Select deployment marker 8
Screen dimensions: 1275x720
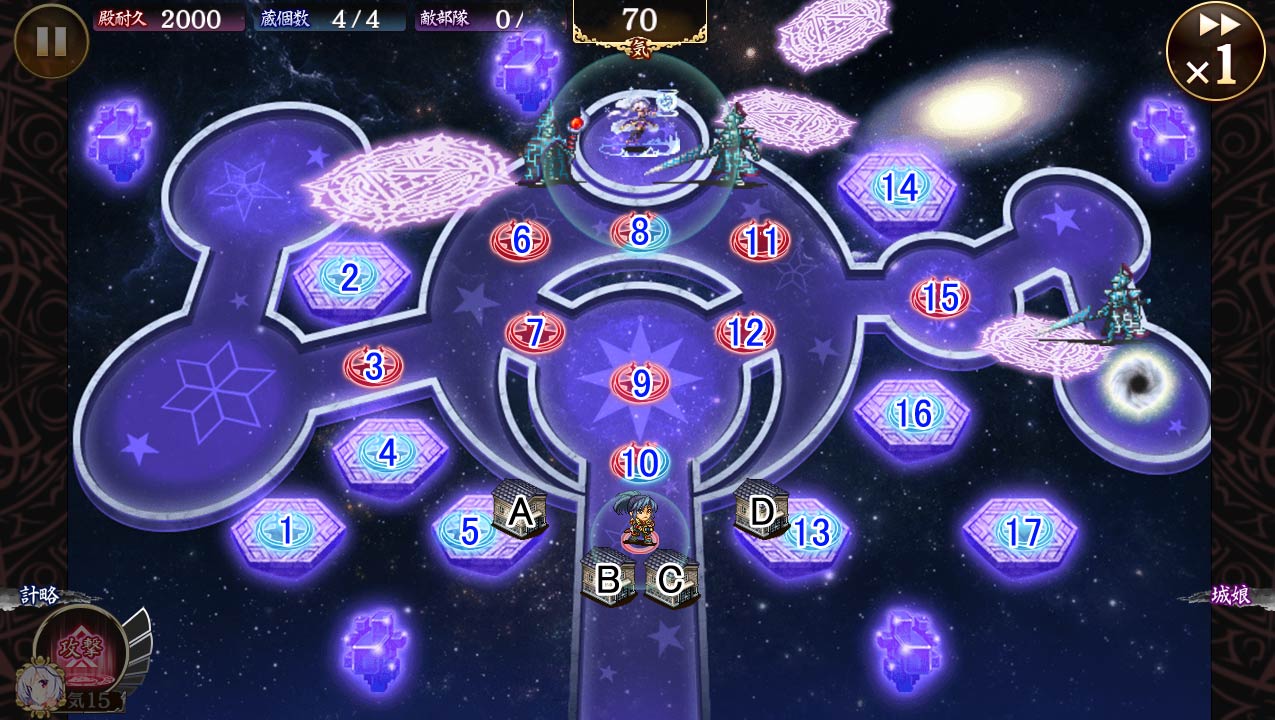click(640, 232)
